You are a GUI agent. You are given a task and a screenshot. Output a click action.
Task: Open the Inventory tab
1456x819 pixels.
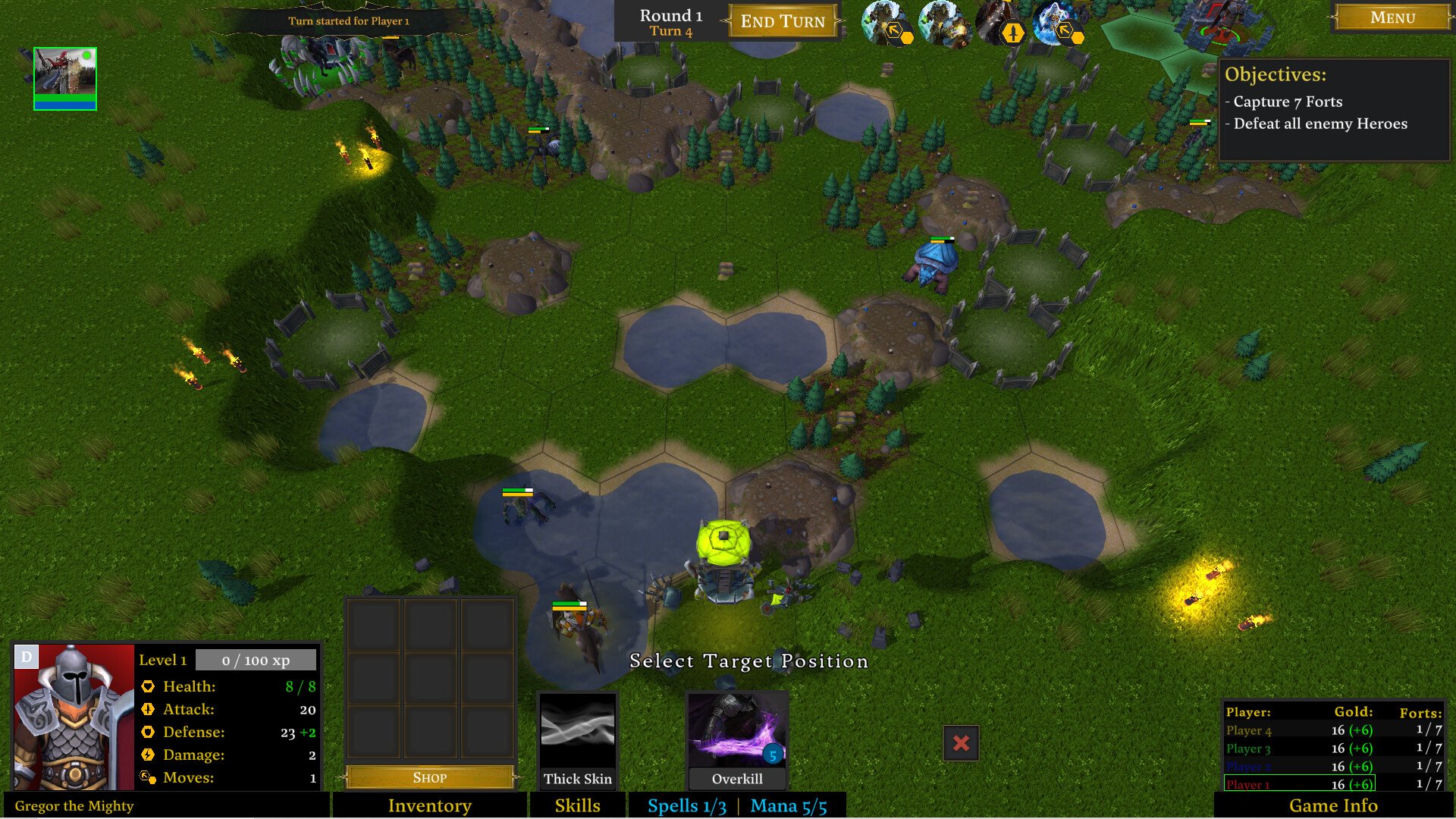[x=429, y=805]
